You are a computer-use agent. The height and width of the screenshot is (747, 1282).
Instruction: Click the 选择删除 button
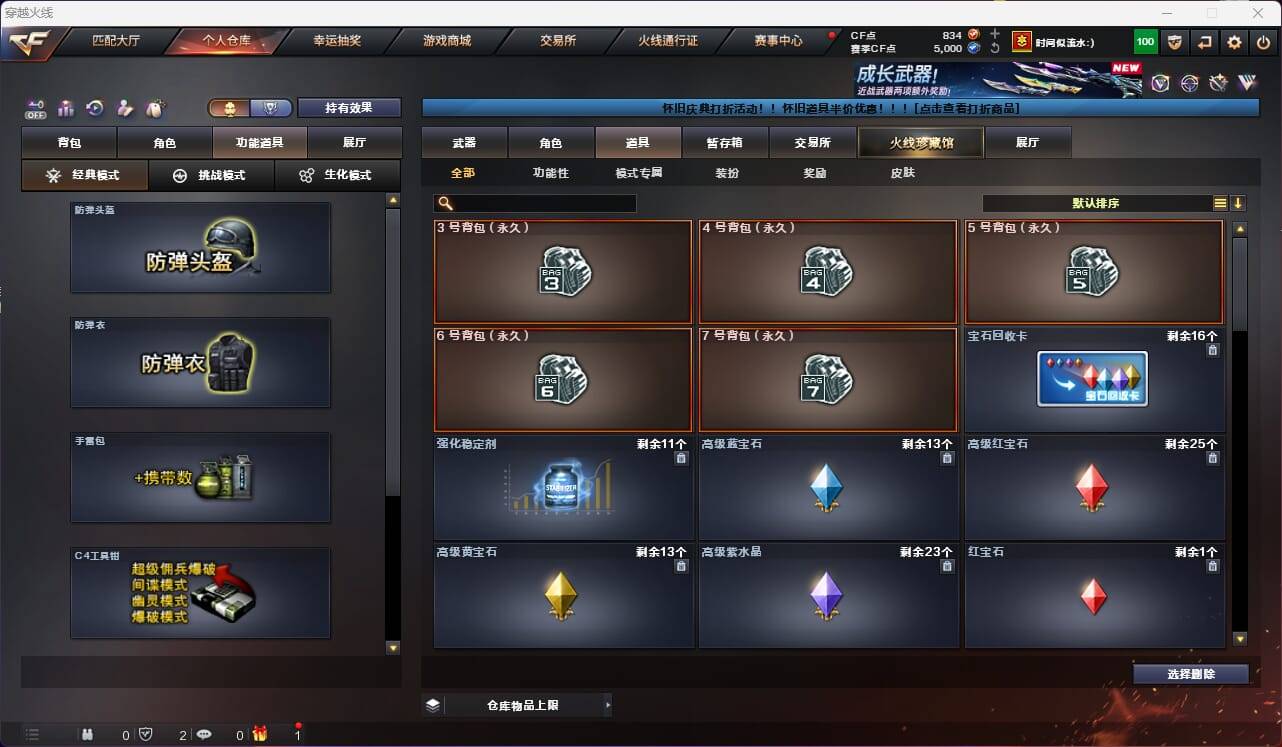1191,674
